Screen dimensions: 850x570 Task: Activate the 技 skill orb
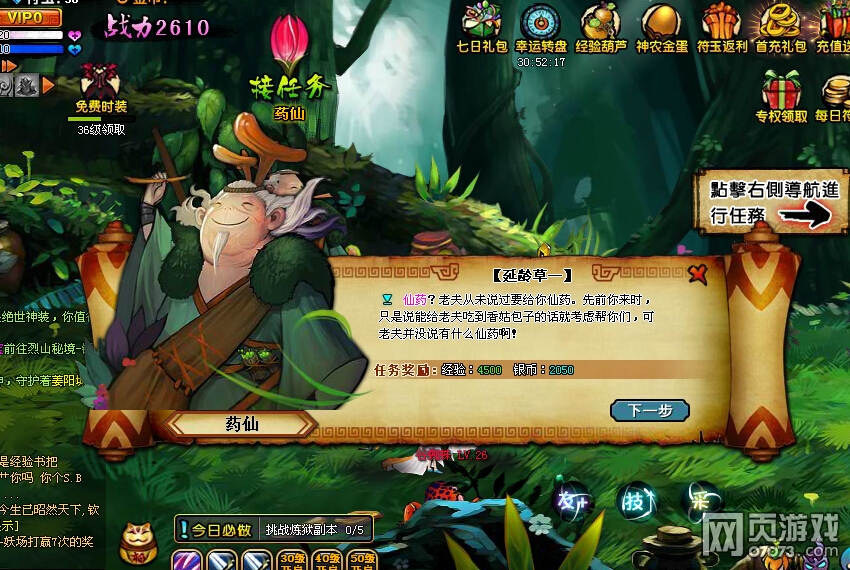tap(634, 498)
